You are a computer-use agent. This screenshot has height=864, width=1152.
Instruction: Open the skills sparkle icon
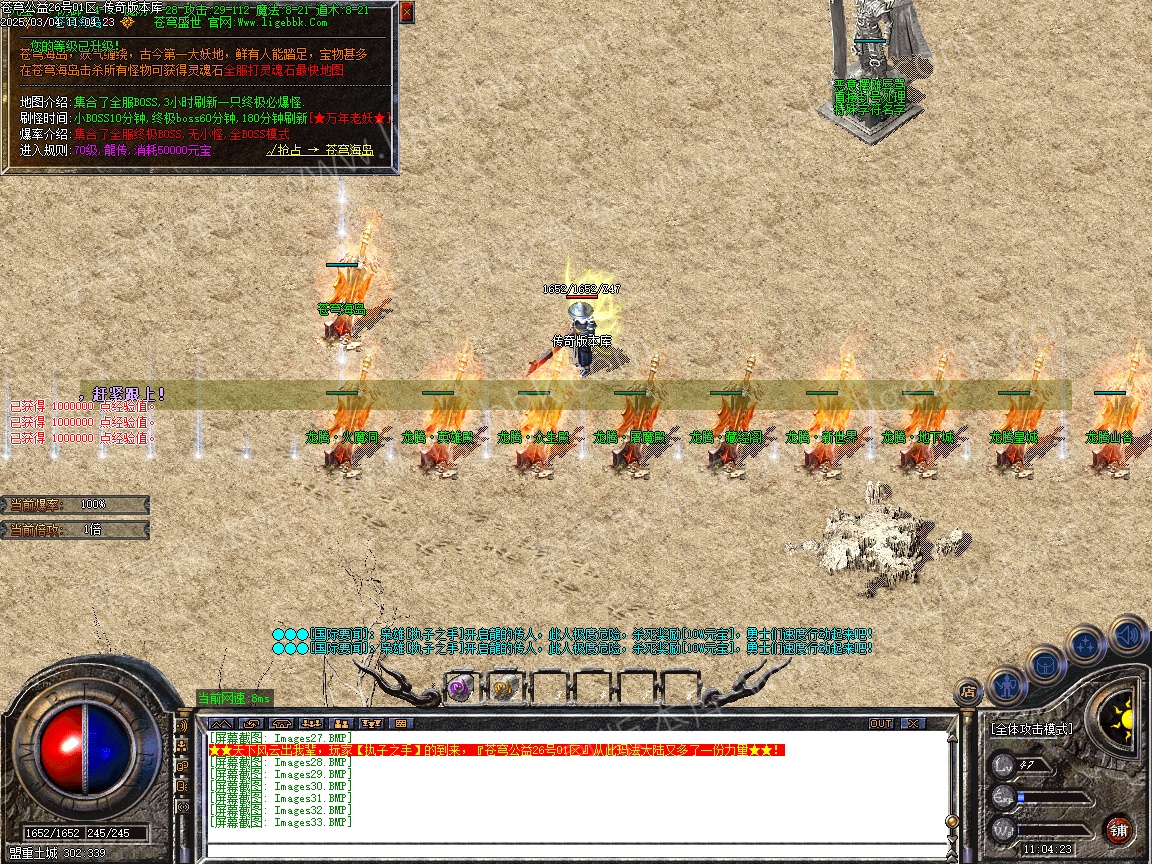[x=1086, y=645]
